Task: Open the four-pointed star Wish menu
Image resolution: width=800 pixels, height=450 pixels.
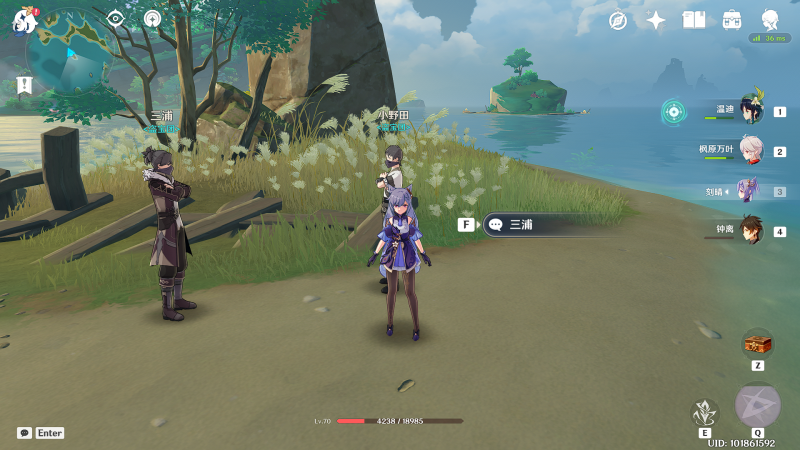Action: point(656,20)
